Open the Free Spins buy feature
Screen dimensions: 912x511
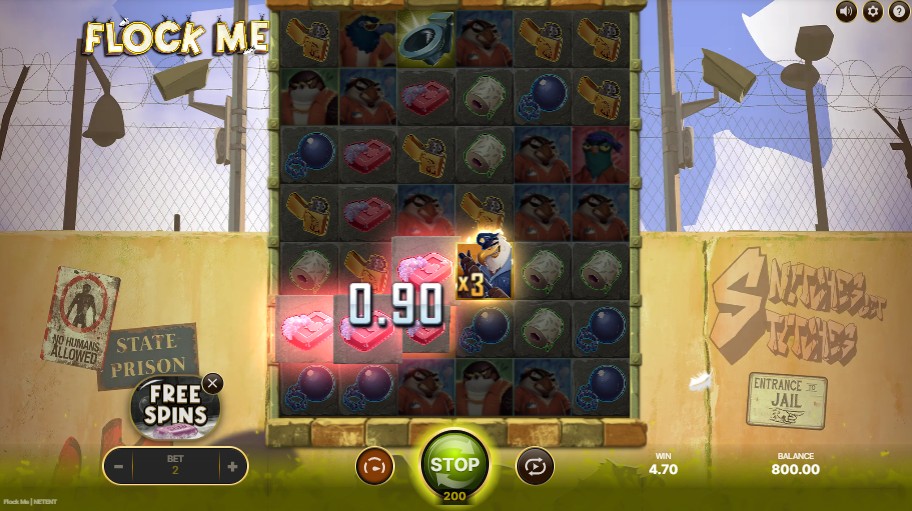173,408
